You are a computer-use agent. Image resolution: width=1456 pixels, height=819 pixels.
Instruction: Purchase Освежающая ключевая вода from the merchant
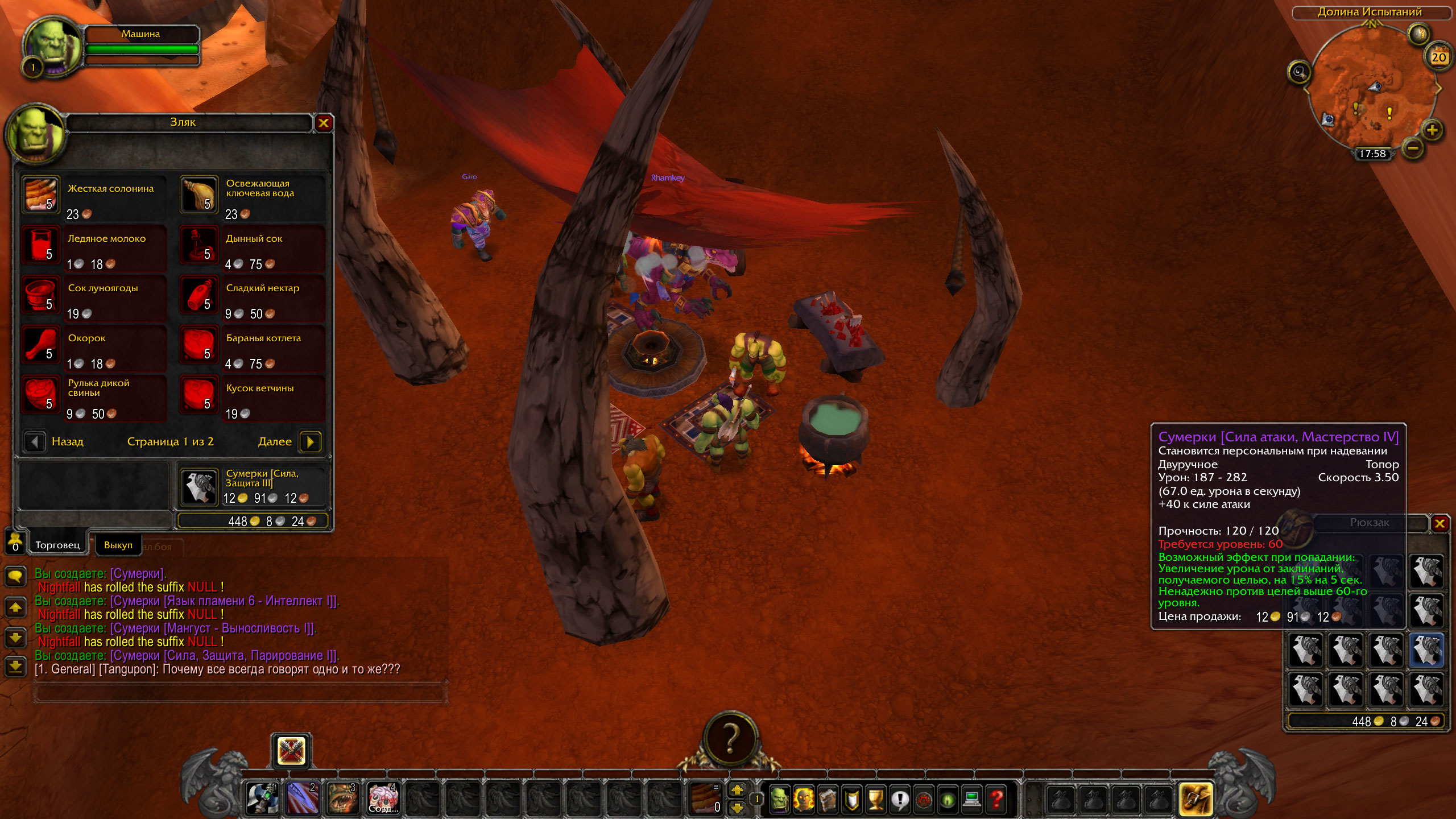click(x=200, y=195)
